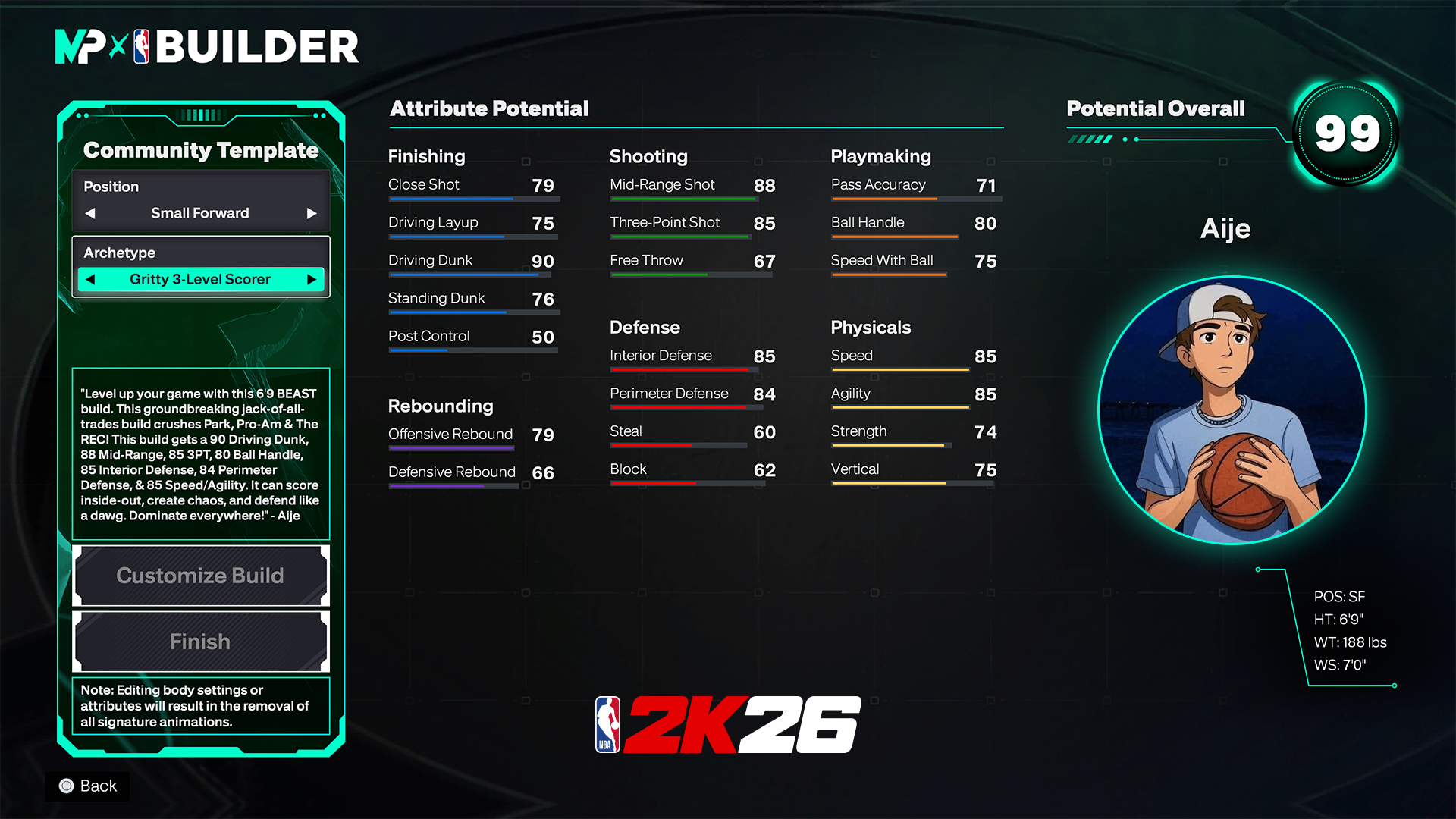Click the left arrow beside Small Forward
The width and height of the screenshot is (1456, 819).
tap(90, 213)
